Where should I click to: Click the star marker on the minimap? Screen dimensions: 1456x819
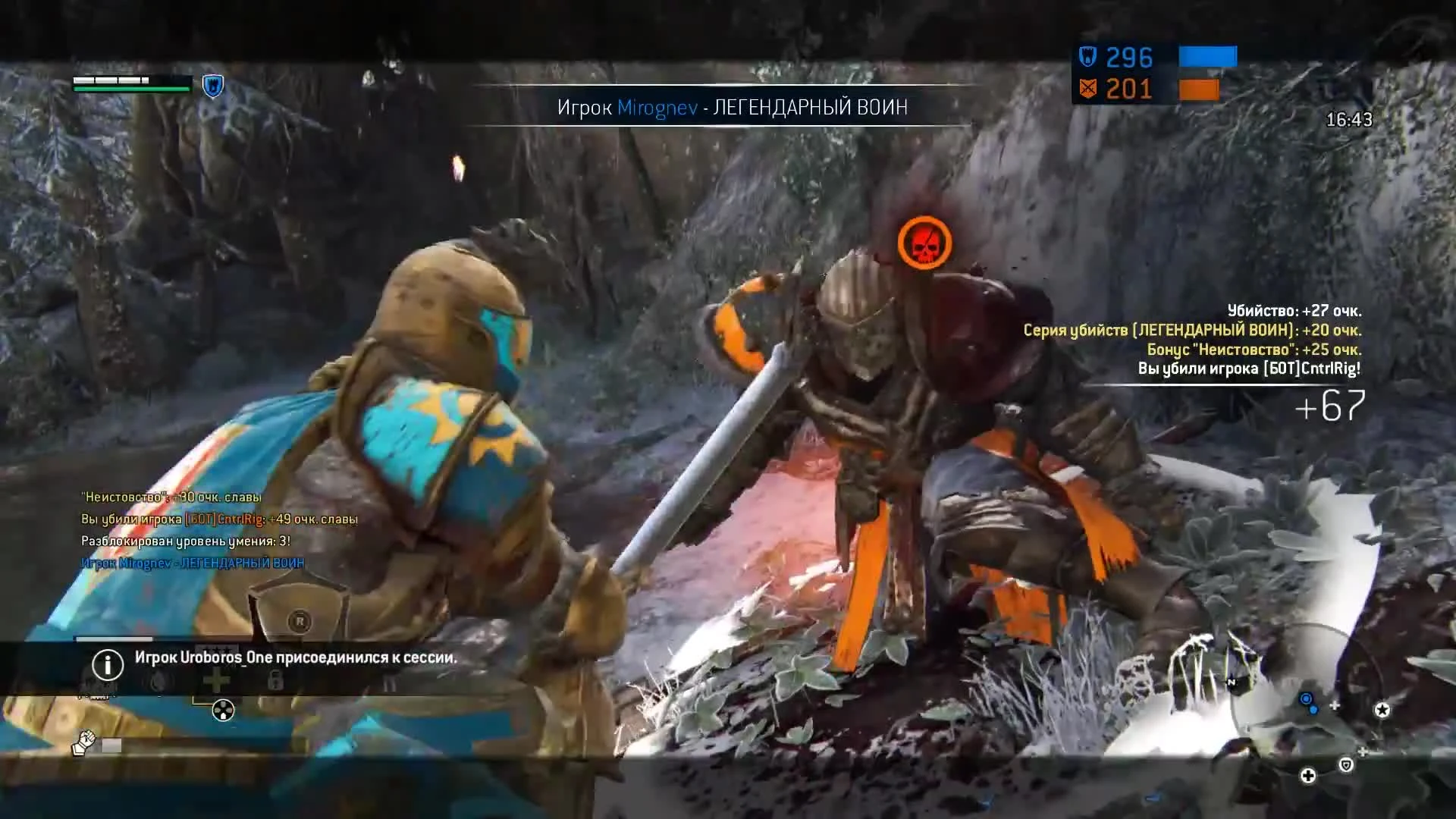(x=1382, y=710)
